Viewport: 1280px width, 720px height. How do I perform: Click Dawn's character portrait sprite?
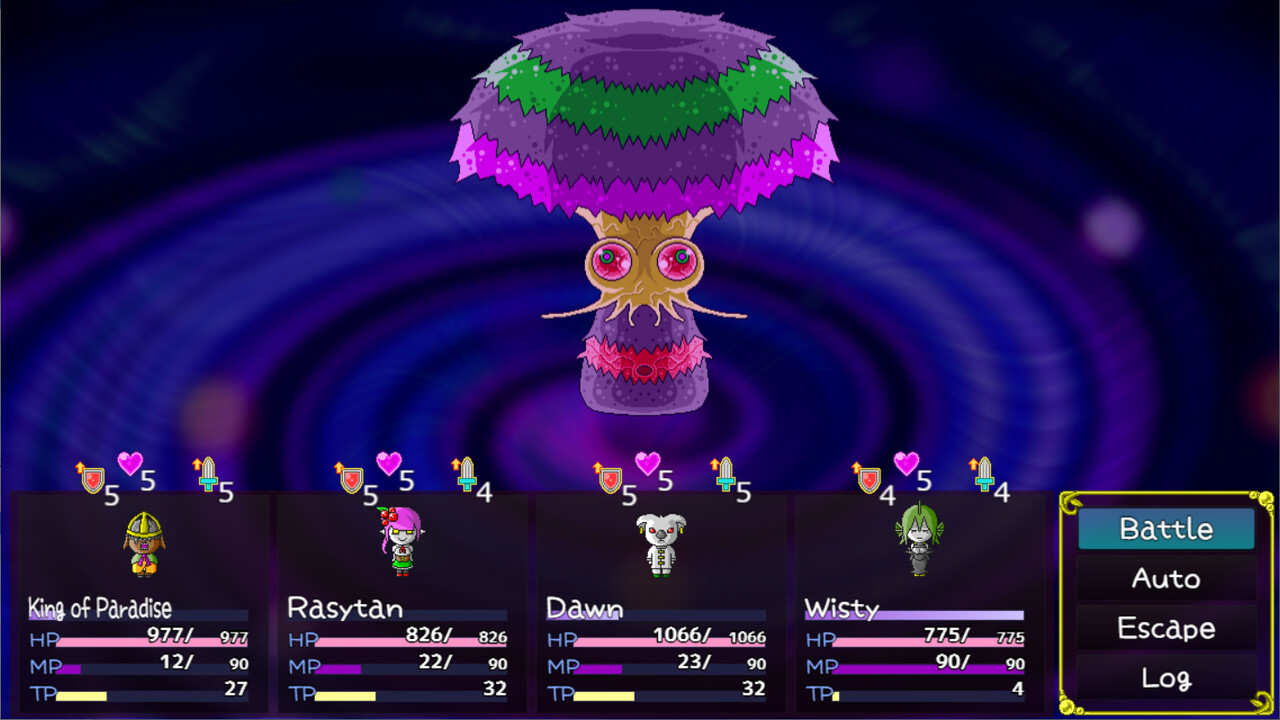point(660,545)
